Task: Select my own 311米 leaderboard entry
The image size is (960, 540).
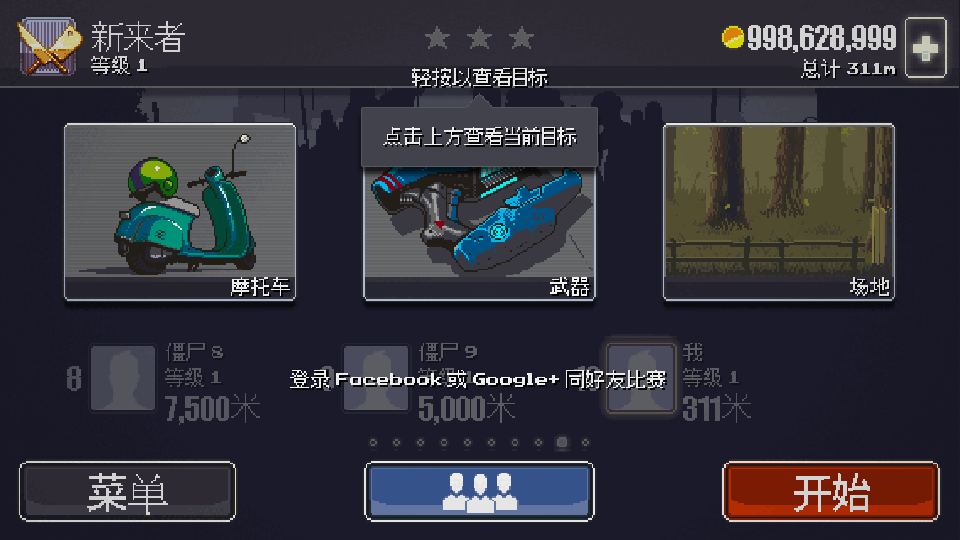Action: [680, 379]
